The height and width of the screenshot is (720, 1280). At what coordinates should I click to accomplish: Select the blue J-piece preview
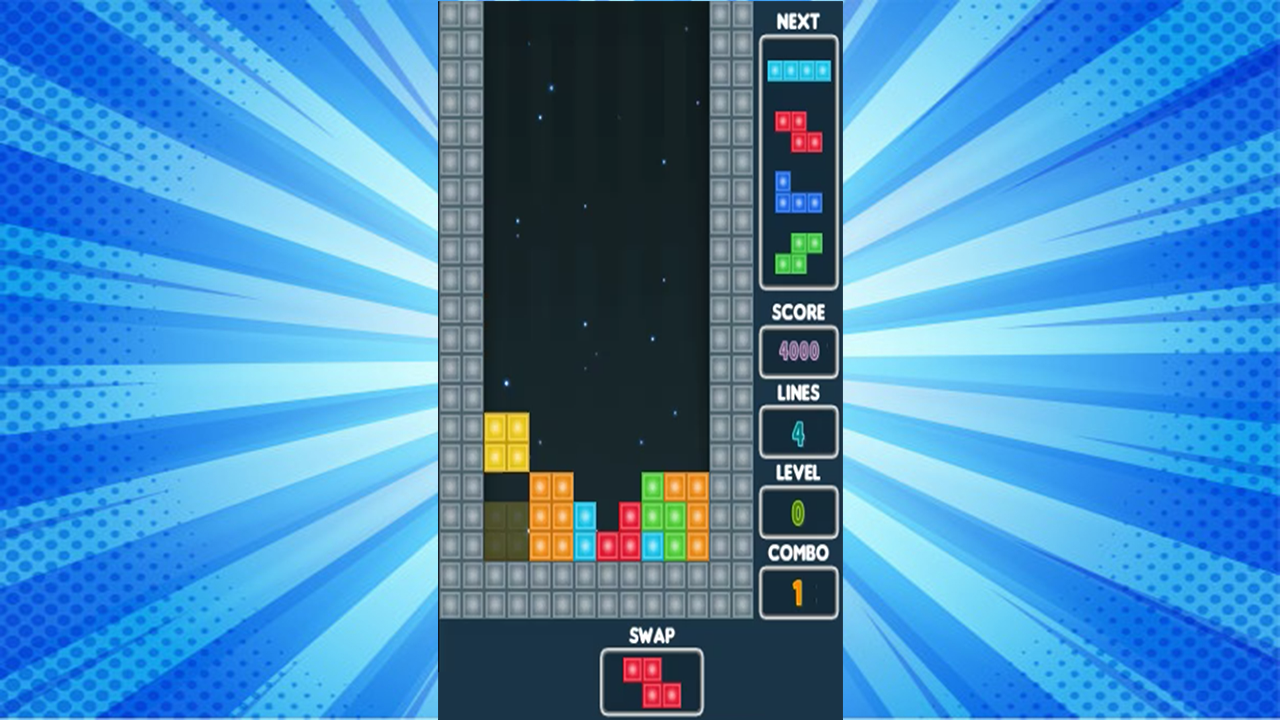click(x=795, y=193)
